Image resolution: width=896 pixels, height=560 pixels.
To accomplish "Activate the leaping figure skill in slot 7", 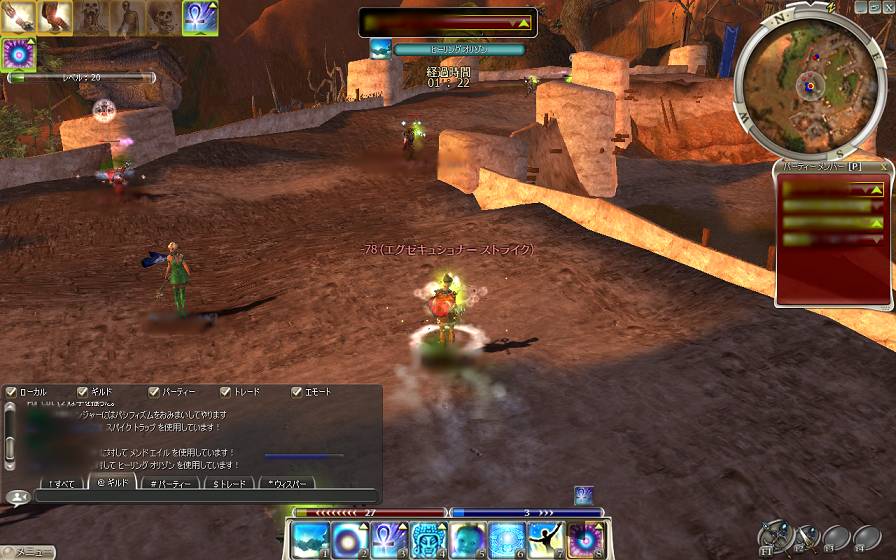I will (x=545, y=539).
